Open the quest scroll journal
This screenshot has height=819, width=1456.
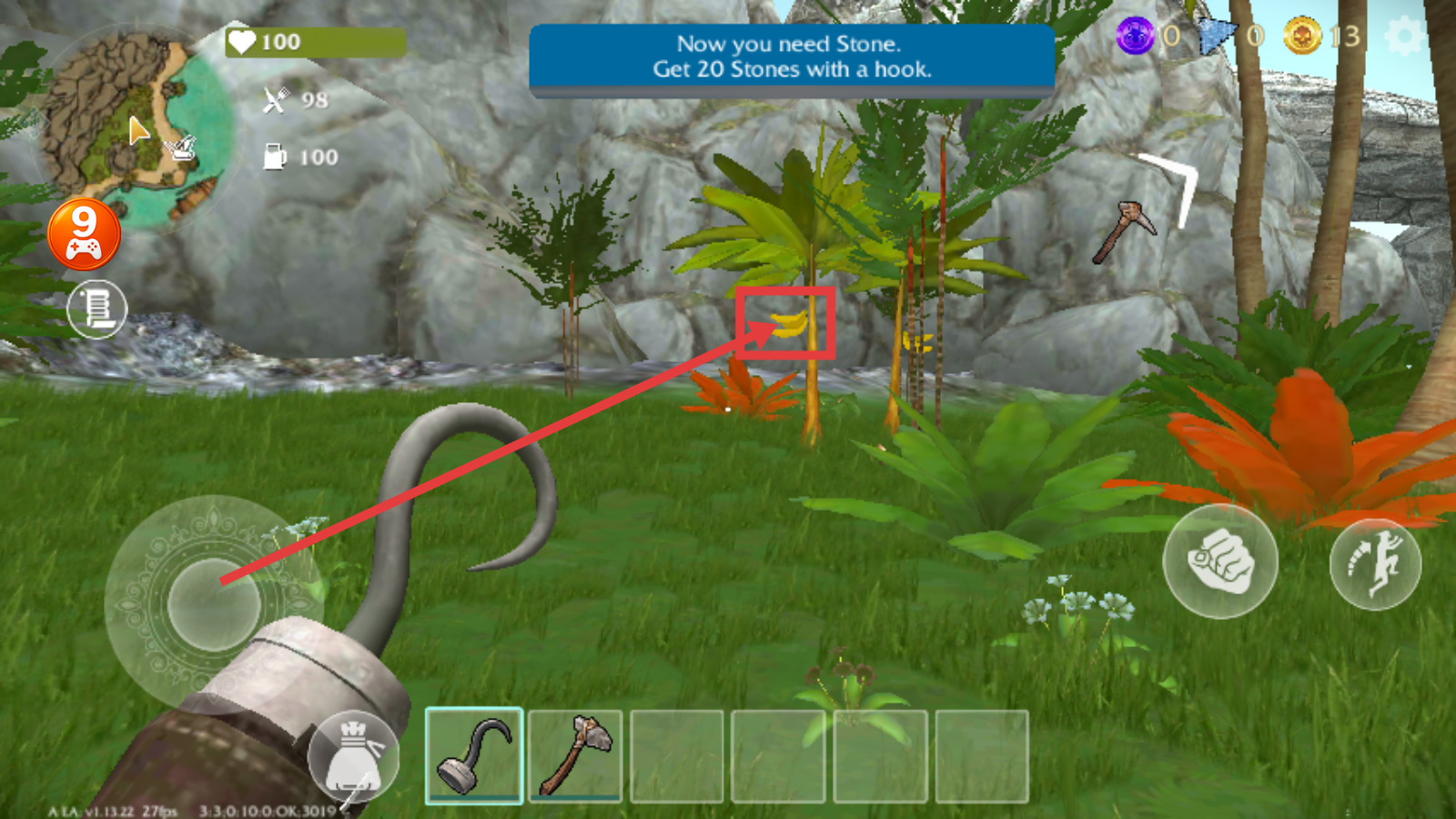click(x=97, y=308)
